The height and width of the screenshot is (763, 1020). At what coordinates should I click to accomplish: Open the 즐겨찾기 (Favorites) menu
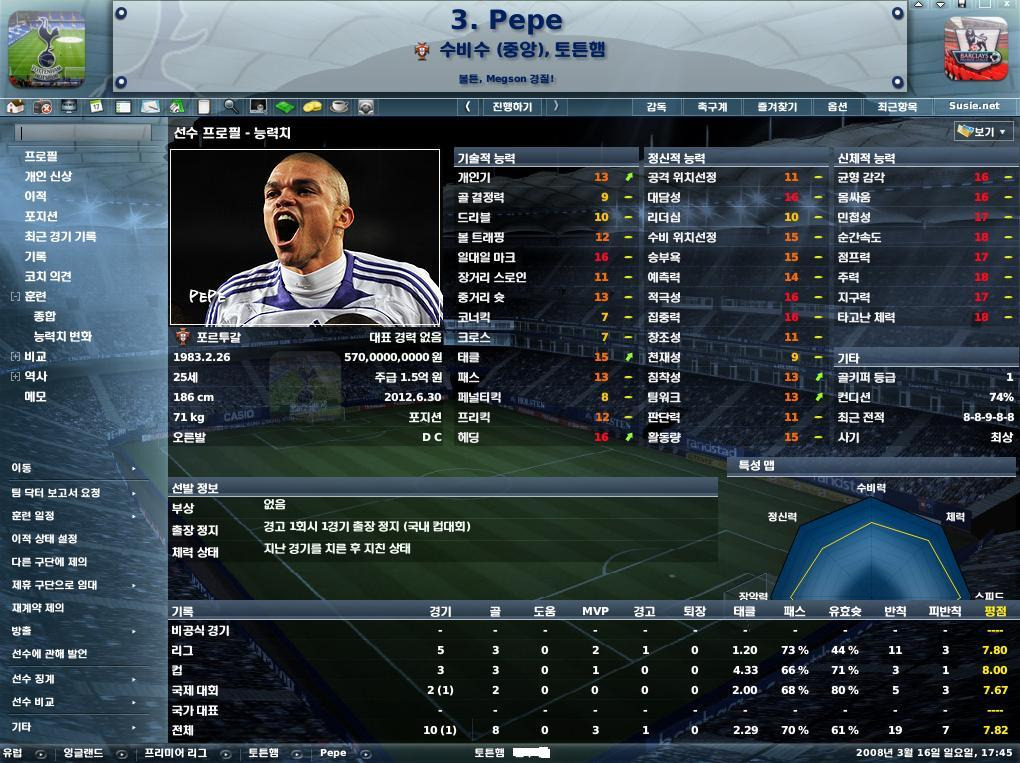click(x=777, y=106)
